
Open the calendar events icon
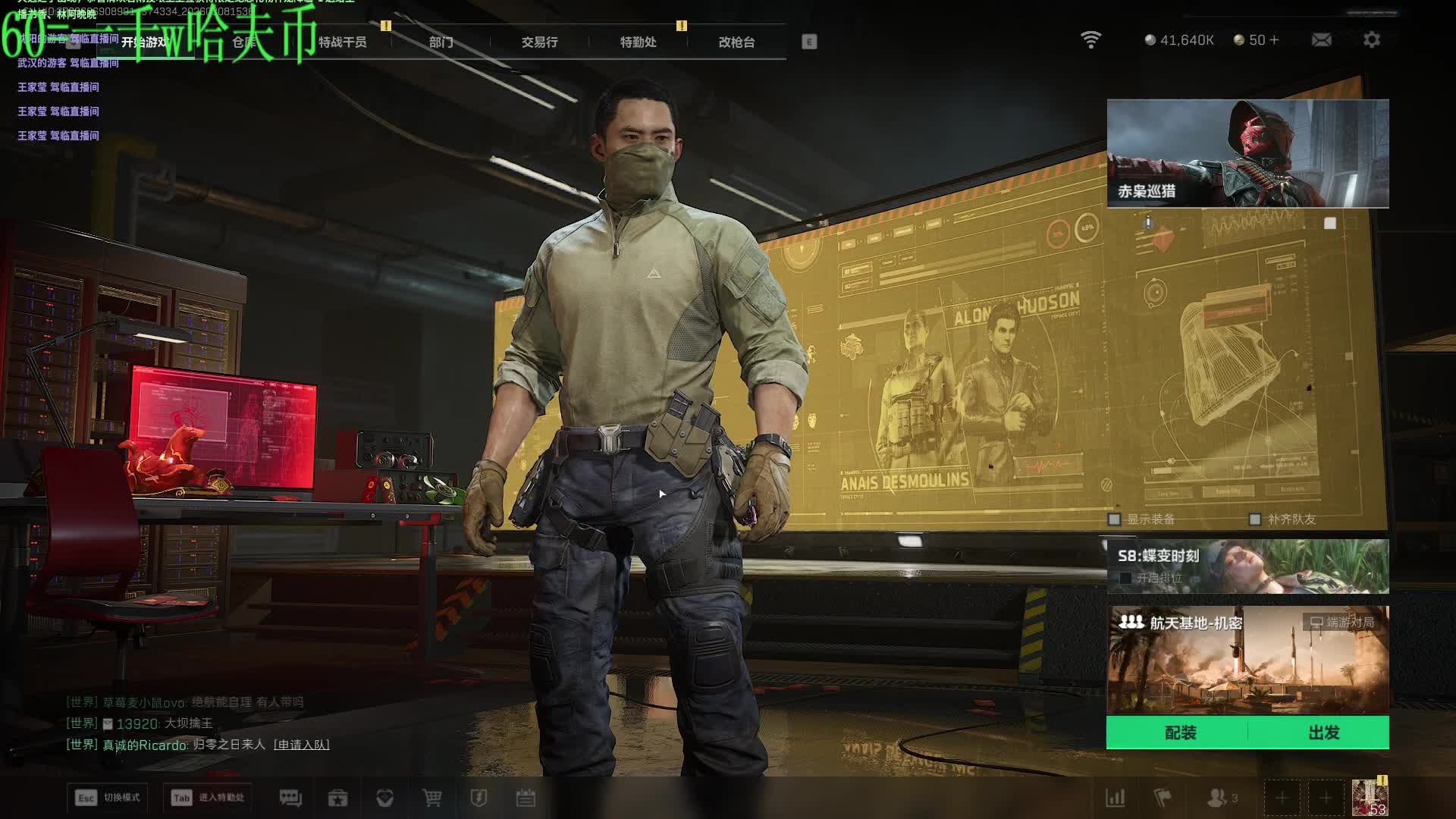pos(526,798)
